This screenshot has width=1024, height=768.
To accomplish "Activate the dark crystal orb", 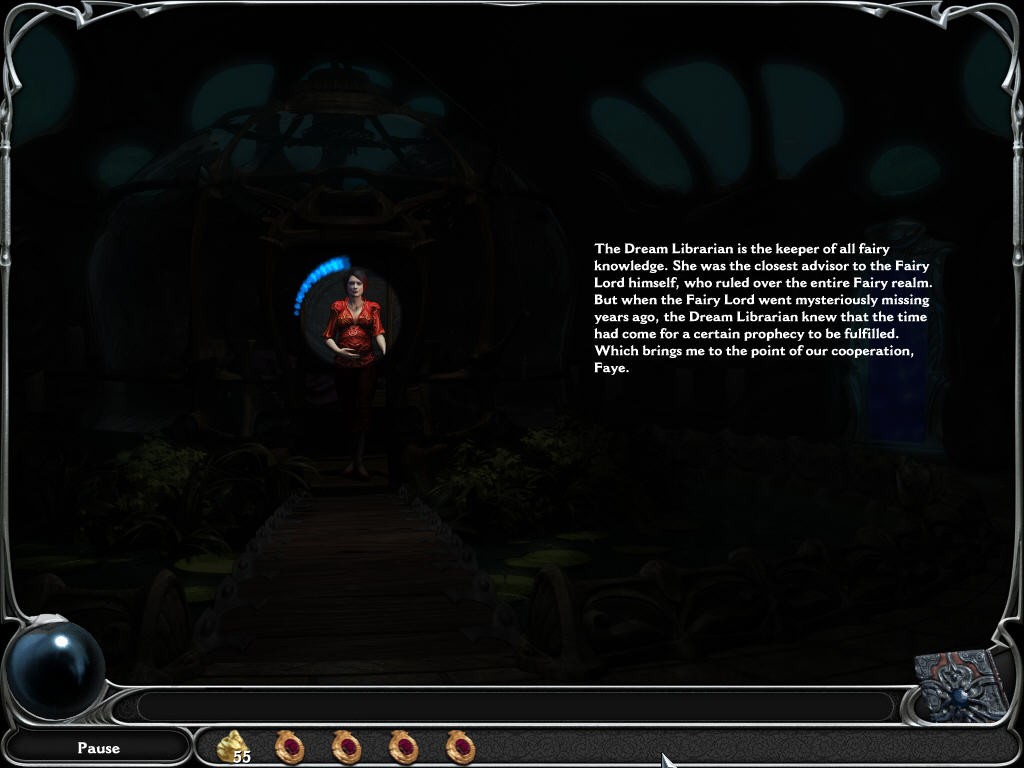I will (55, 668).
